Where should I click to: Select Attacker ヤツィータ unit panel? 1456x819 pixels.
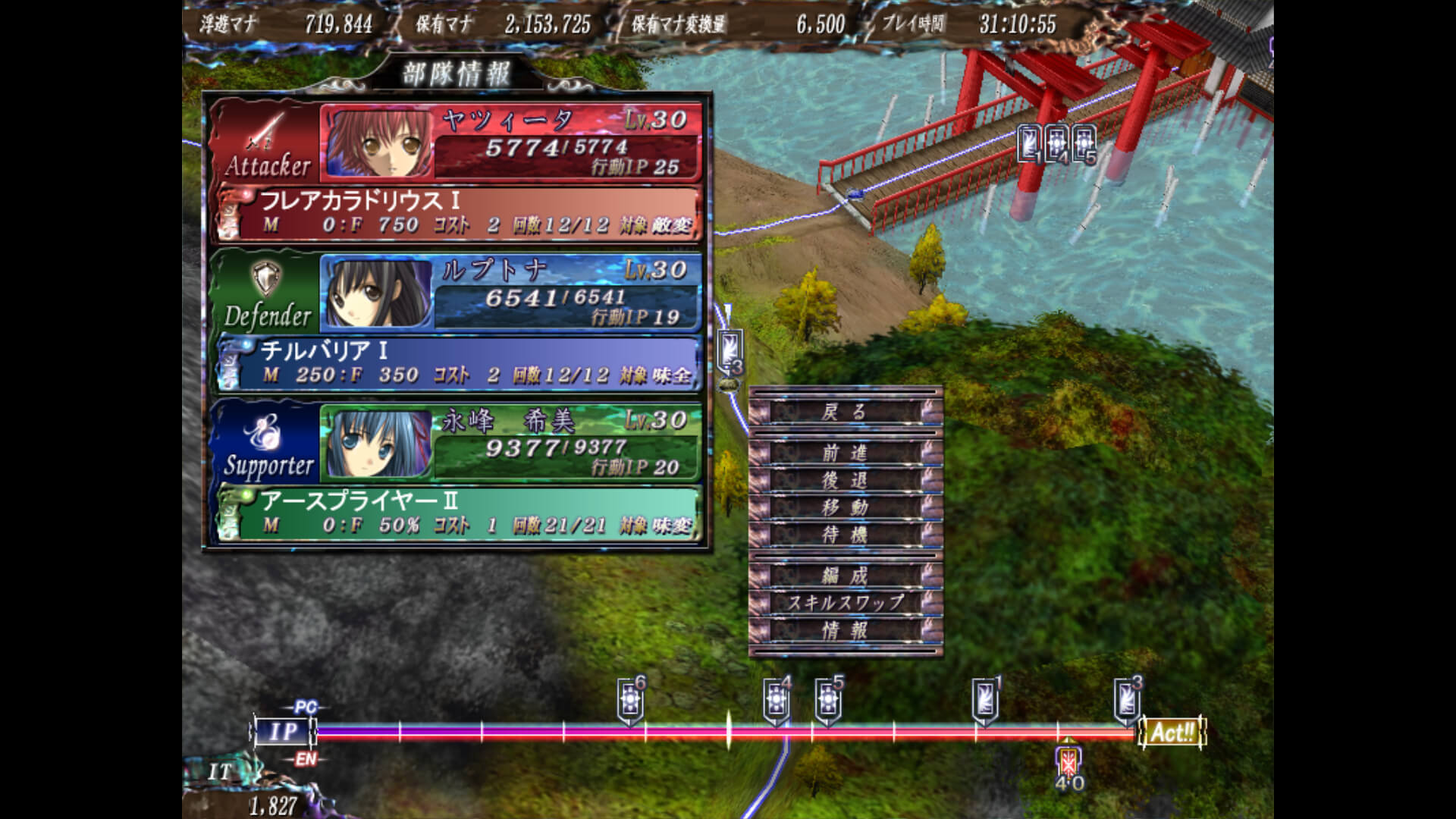coord(510,142)
